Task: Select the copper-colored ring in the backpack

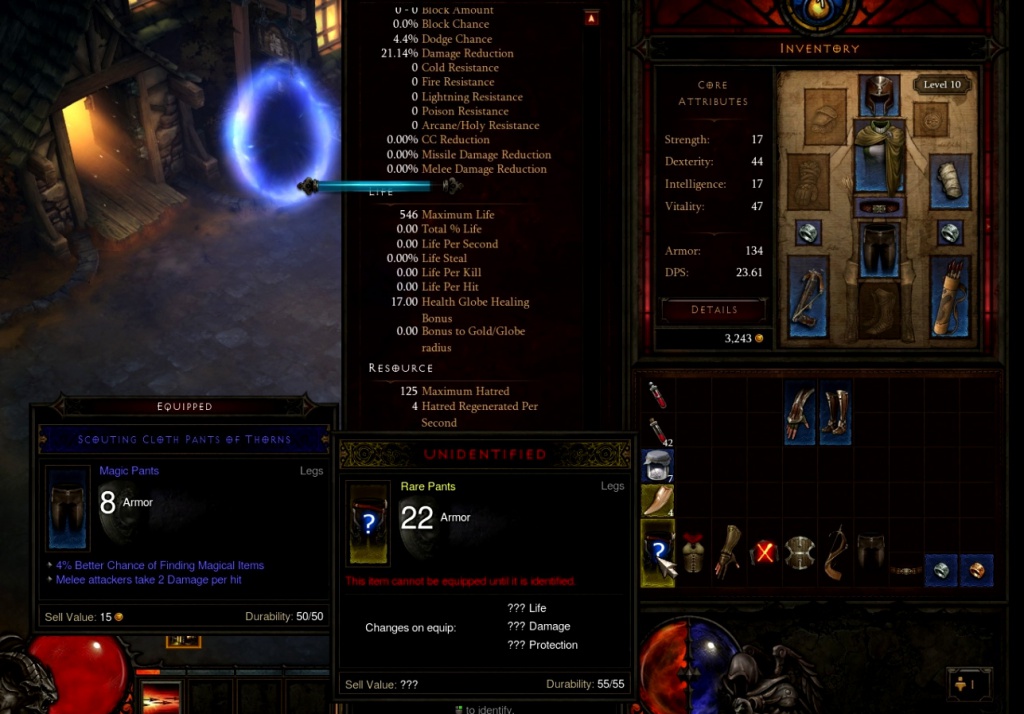Action: point(977,570)
